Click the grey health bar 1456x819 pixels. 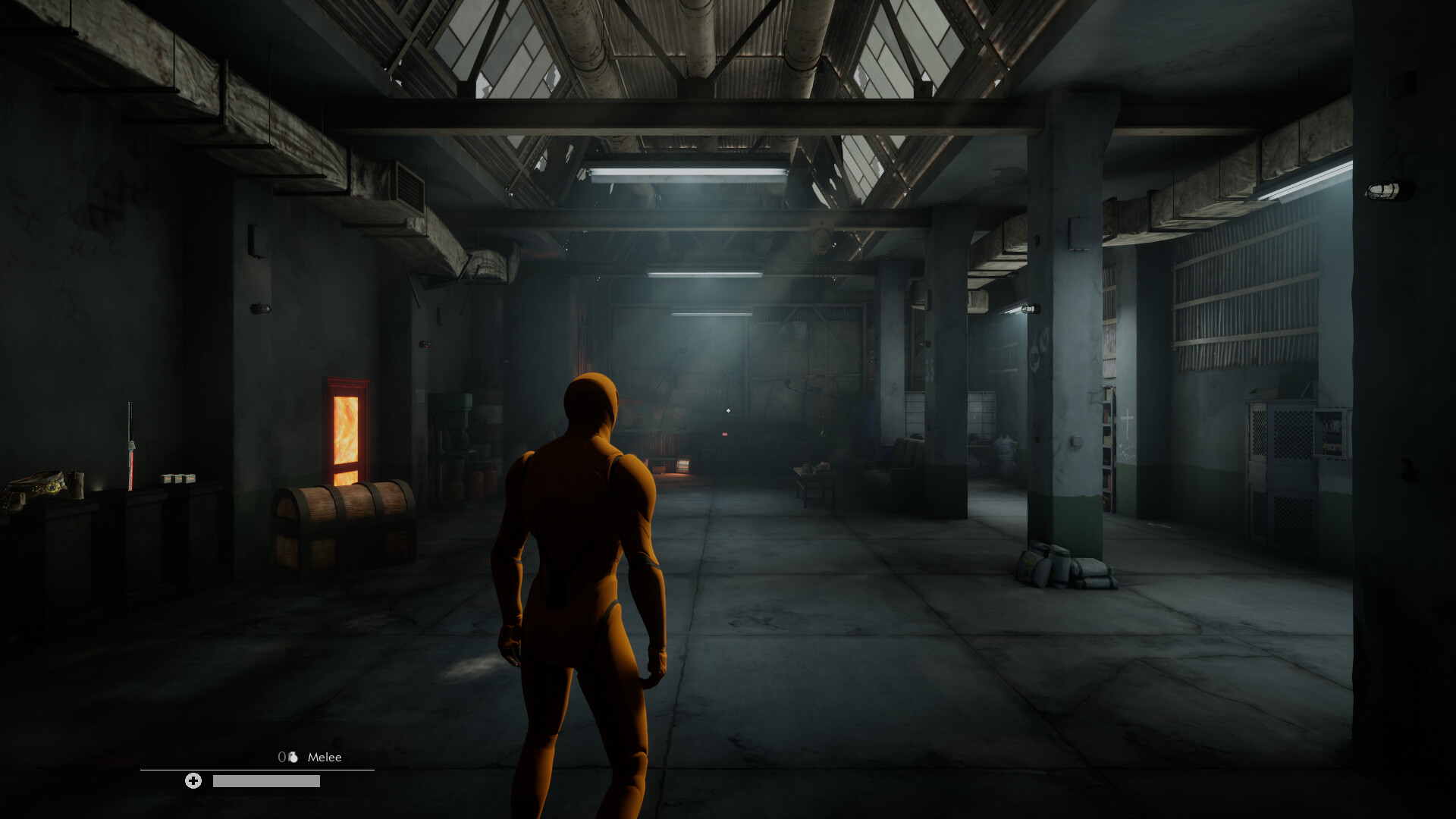[x=266, y=782]
